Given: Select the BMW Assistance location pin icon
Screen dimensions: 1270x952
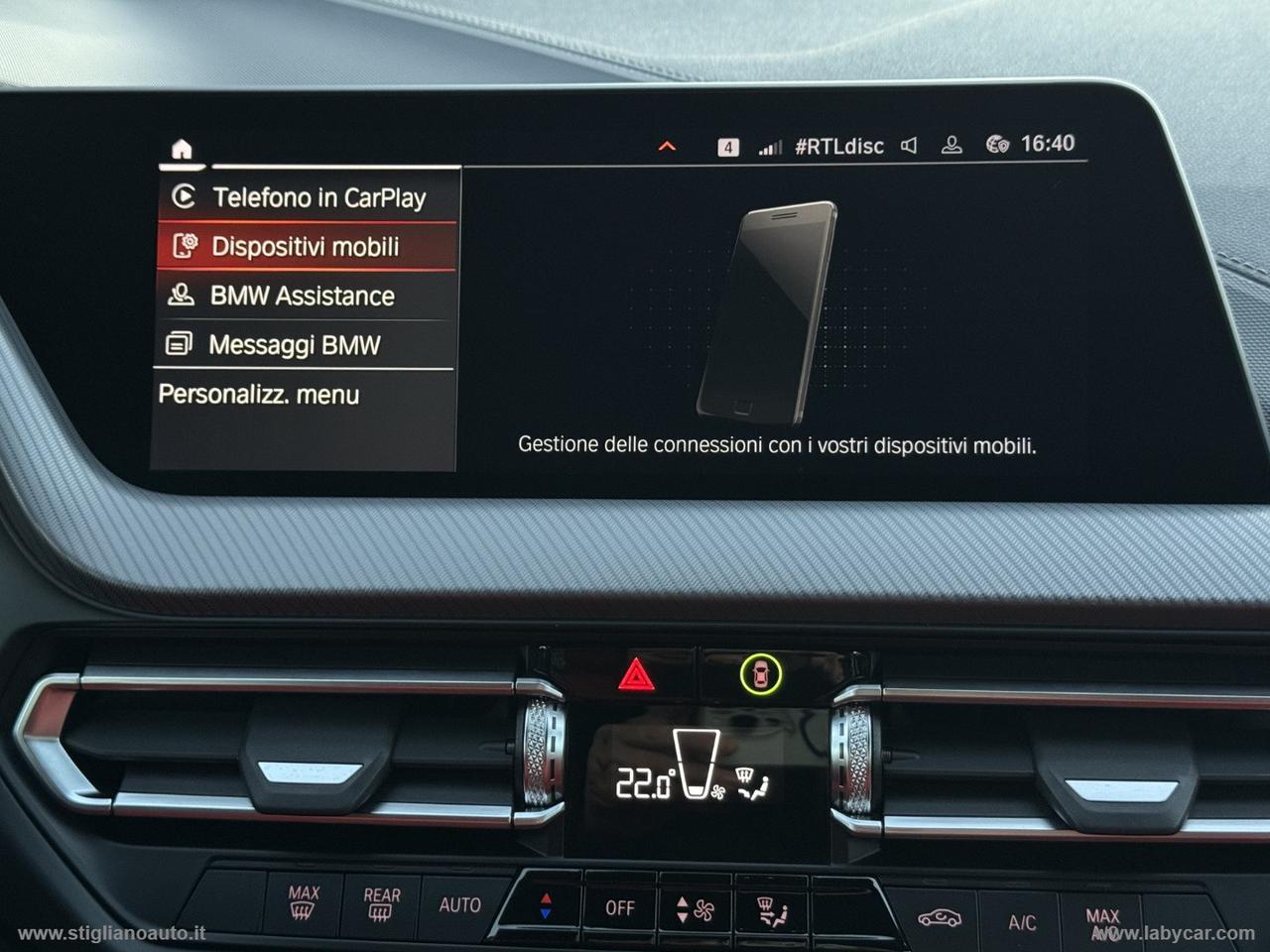Looking at the screenshot, I should [180, 296].
